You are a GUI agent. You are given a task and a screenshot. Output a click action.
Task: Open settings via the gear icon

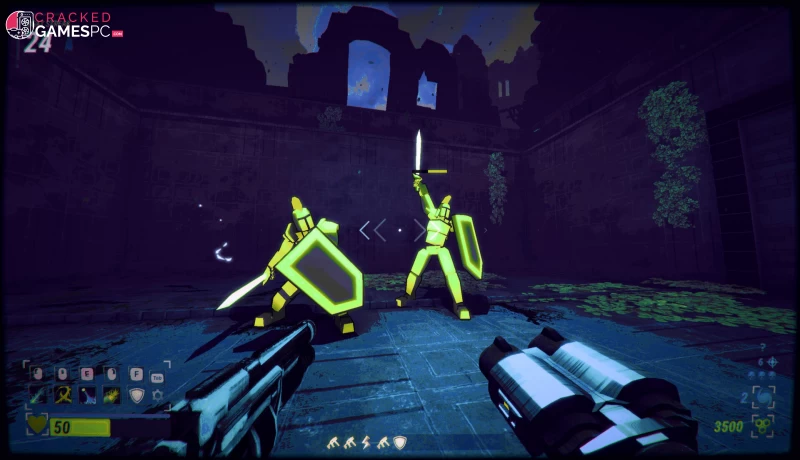(157, 396)
